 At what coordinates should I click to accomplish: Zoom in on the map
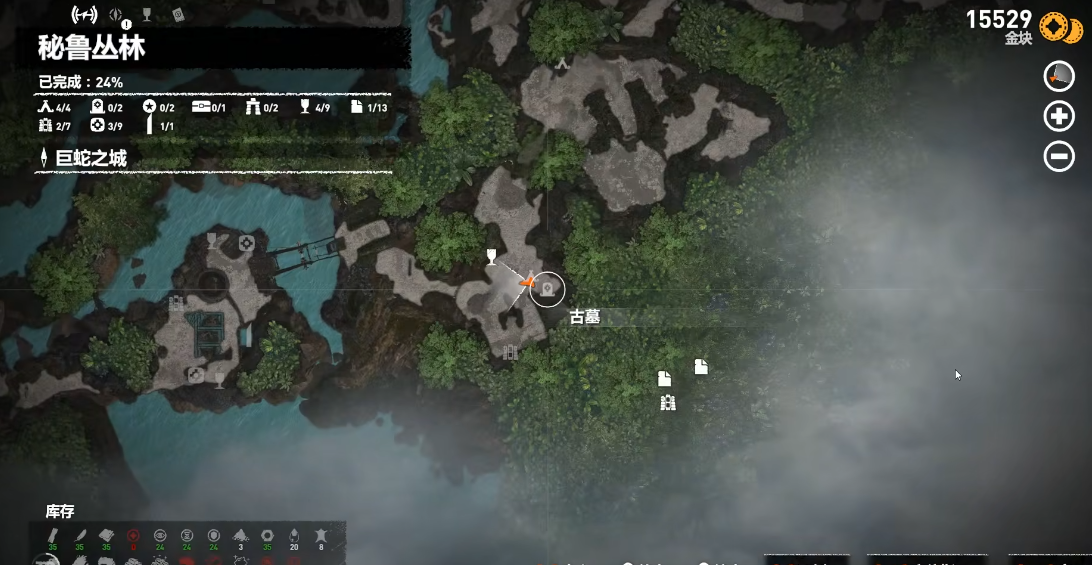pos(1059,117)
